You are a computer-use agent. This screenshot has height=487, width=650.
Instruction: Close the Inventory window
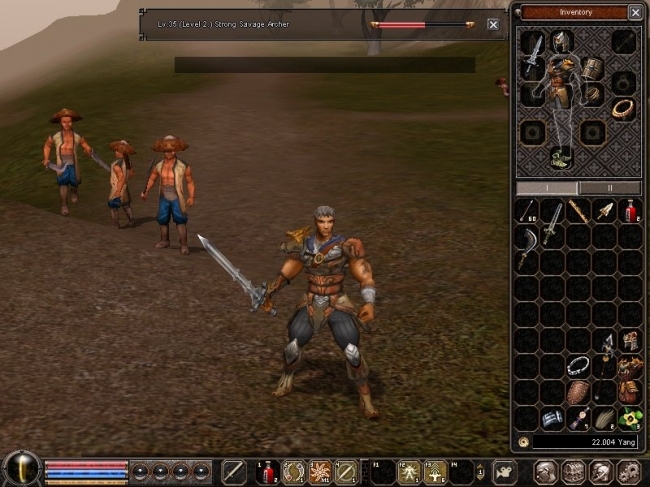tap(635, 12)
